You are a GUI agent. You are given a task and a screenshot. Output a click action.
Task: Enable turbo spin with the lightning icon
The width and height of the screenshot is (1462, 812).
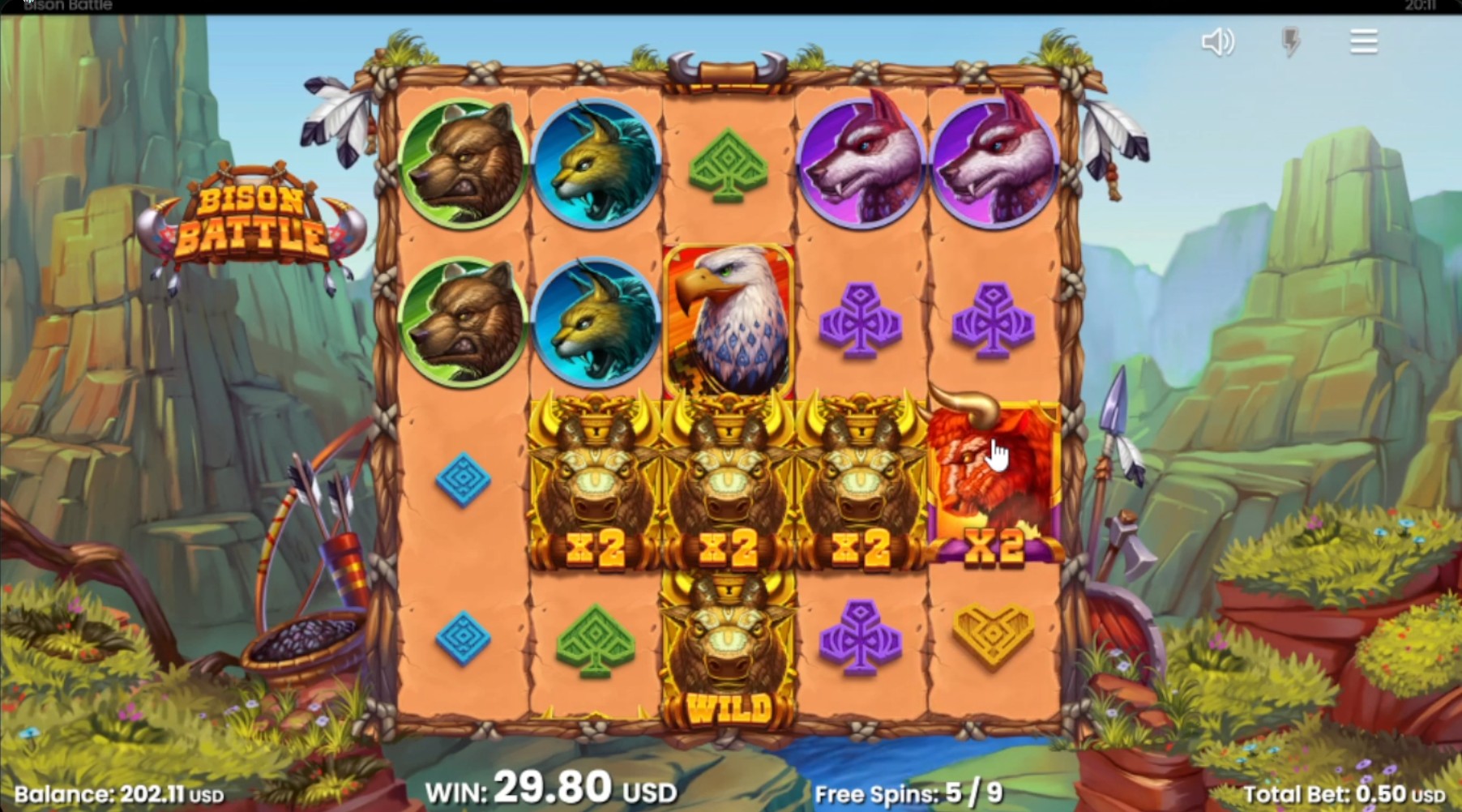[x=1292, y=43]
